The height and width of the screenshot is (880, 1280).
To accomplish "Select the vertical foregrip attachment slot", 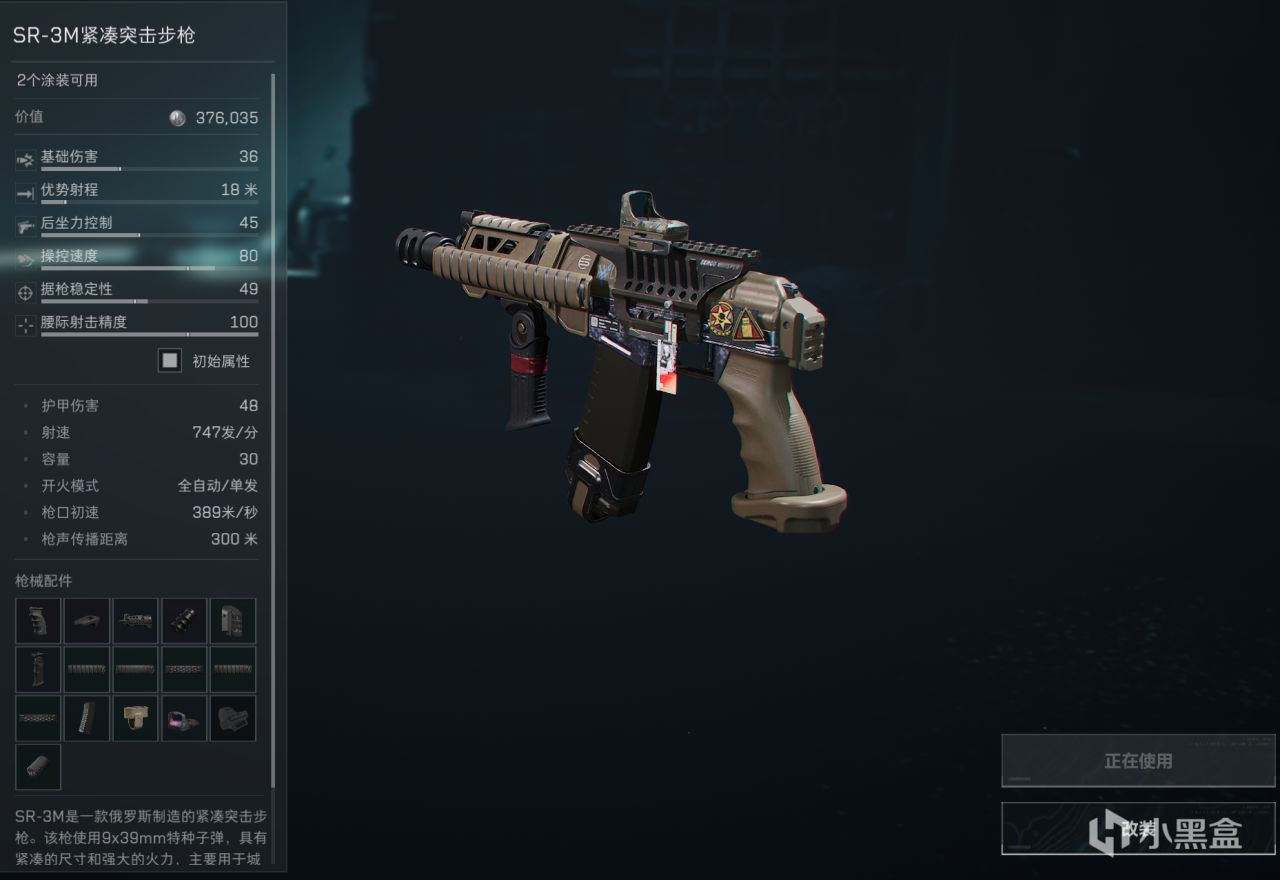I will tap(38, 670).
